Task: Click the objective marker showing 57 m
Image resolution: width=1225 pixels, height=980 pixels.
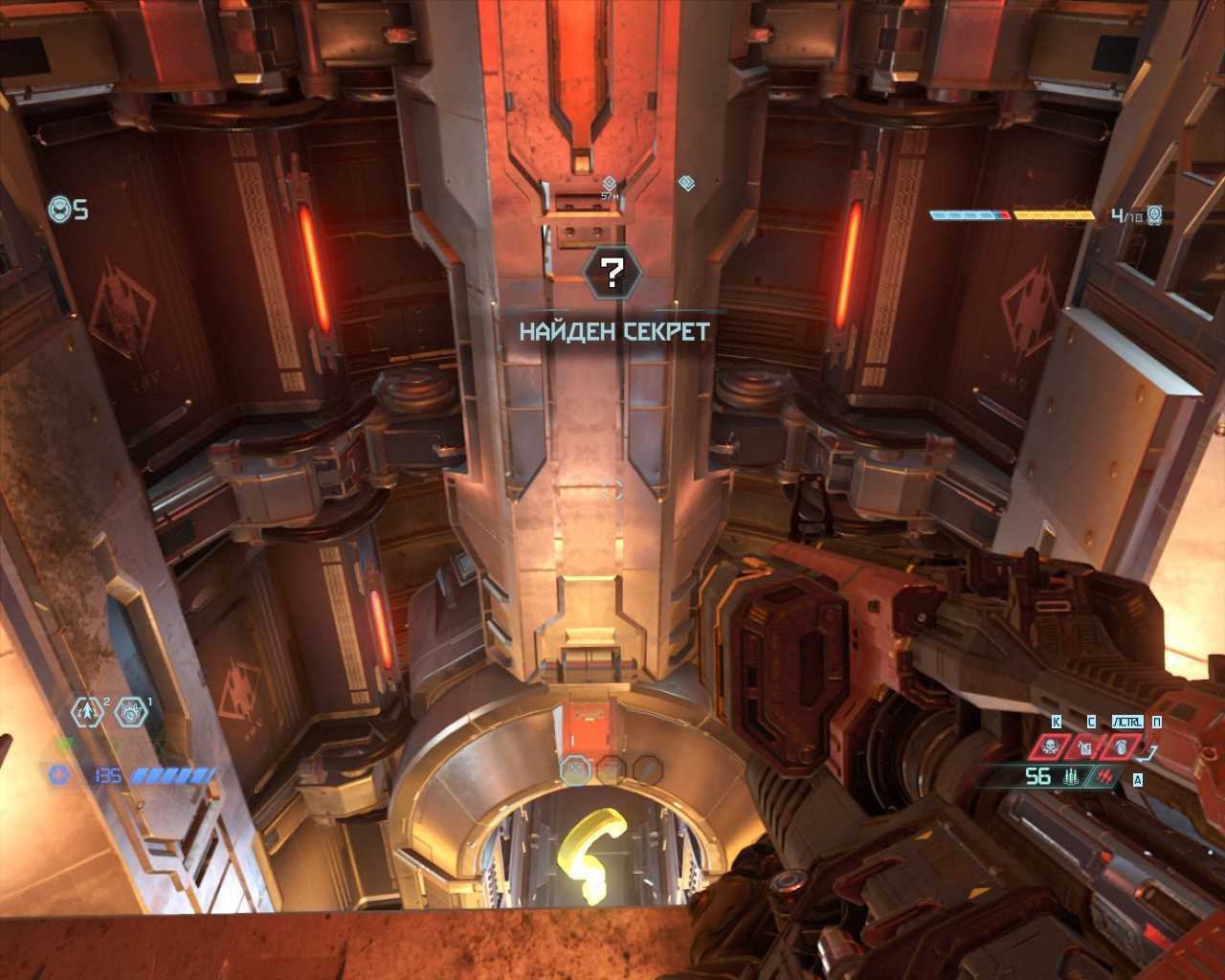Action: click(x=609, y=183)
